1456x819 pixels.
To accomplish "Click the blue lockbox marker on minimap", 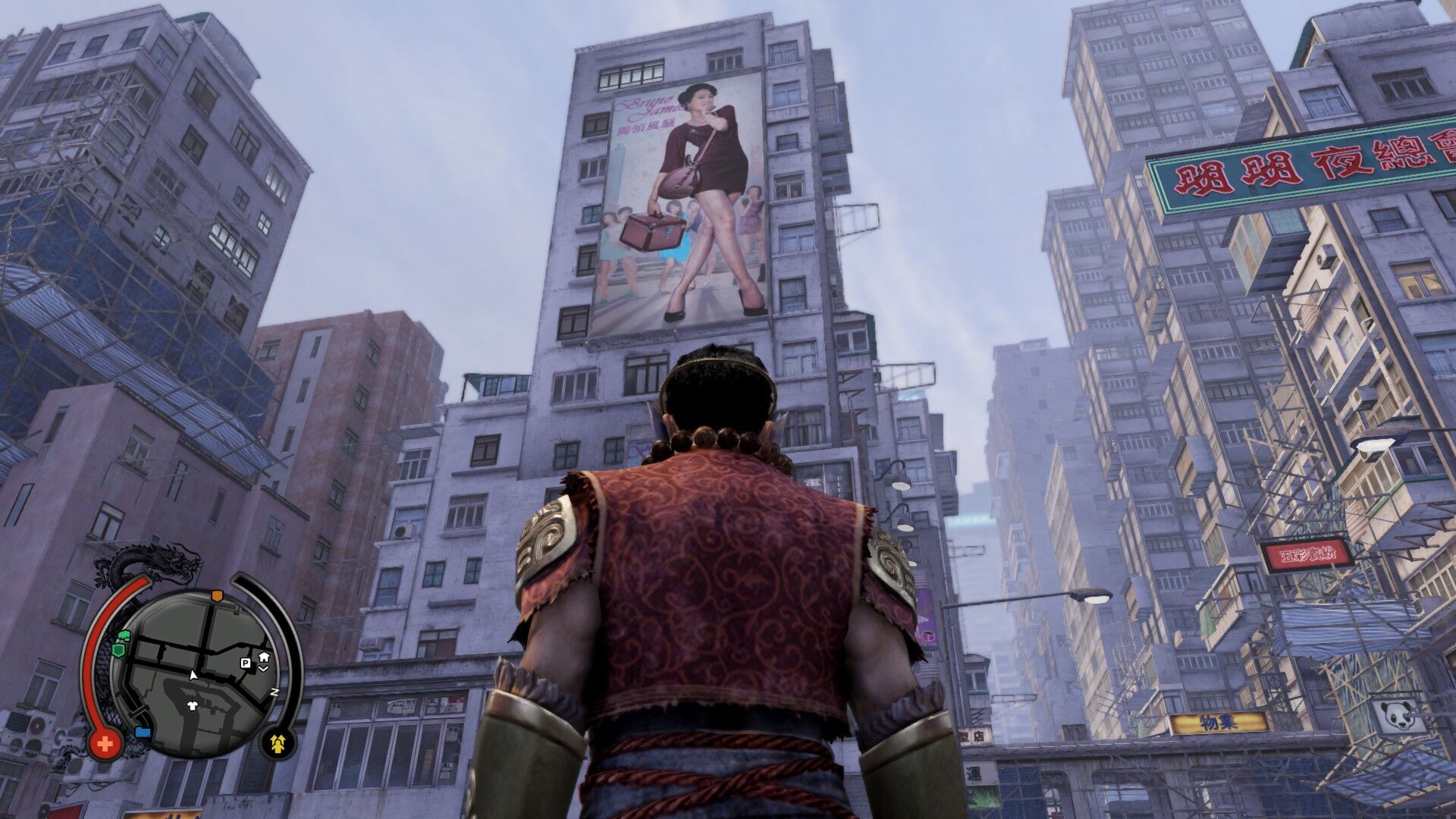I will tap(142, 733).
